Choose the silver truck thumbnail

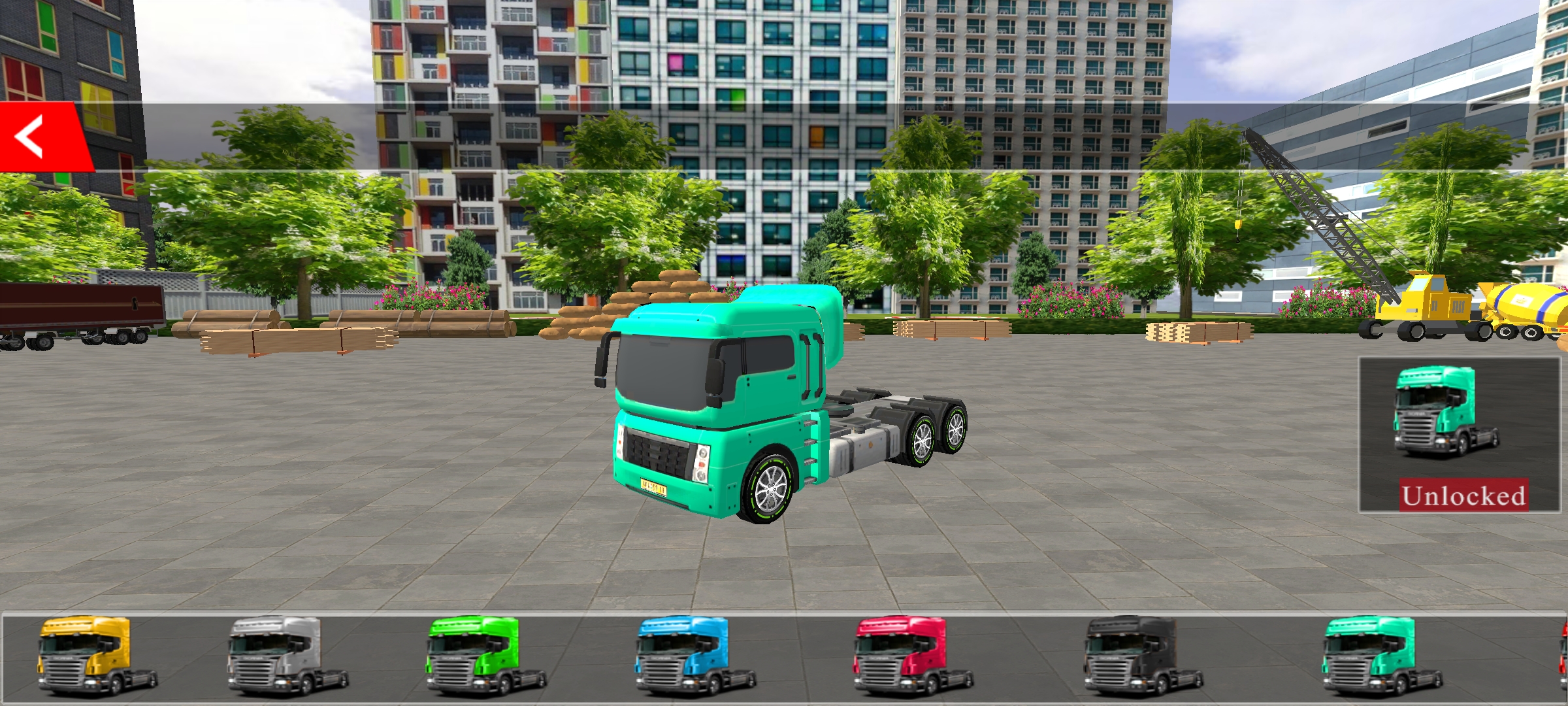click(287, 656)
